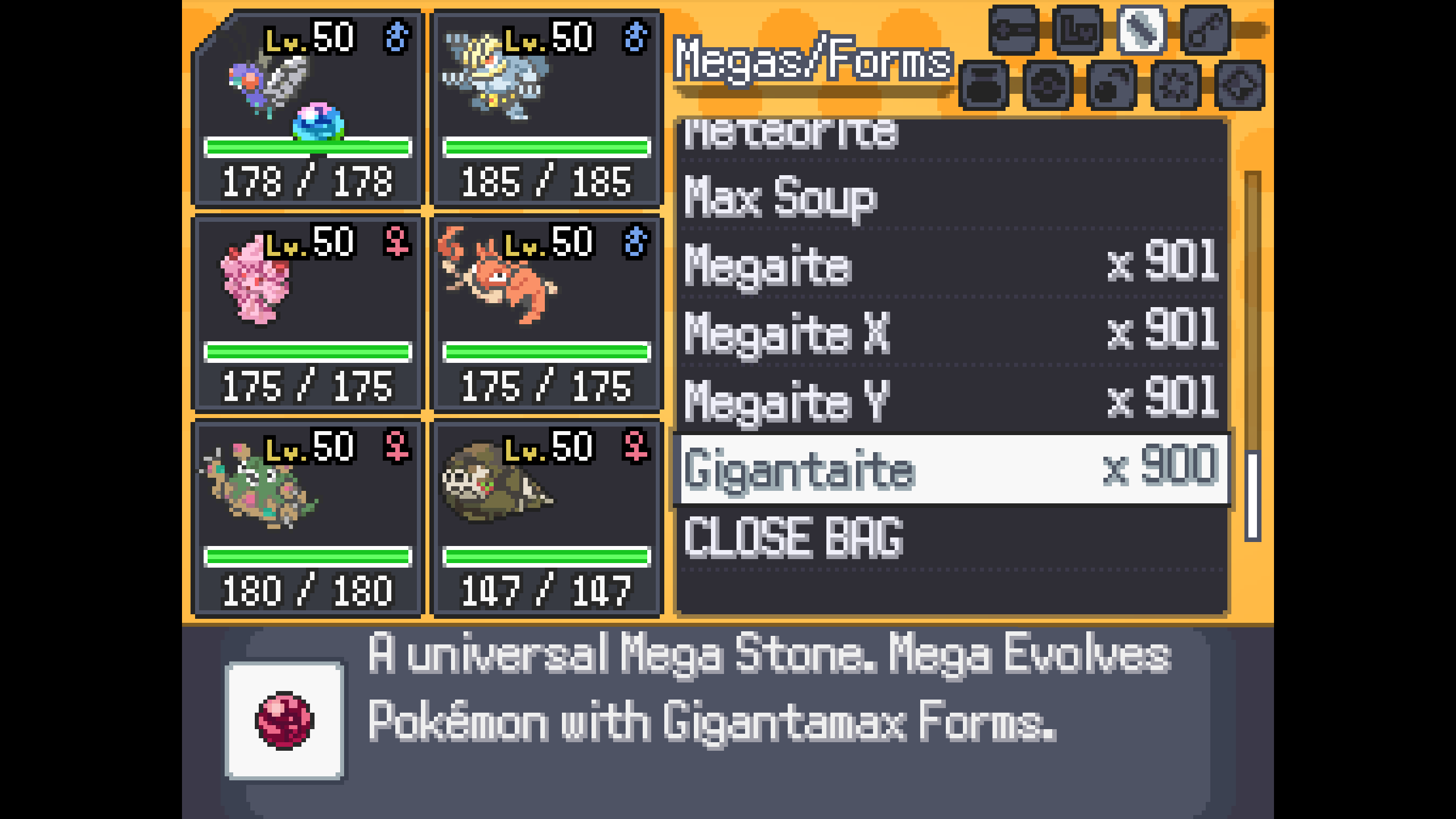
Task: Click the item list scrollbar handle
Action: click(x=1252, y=495)
